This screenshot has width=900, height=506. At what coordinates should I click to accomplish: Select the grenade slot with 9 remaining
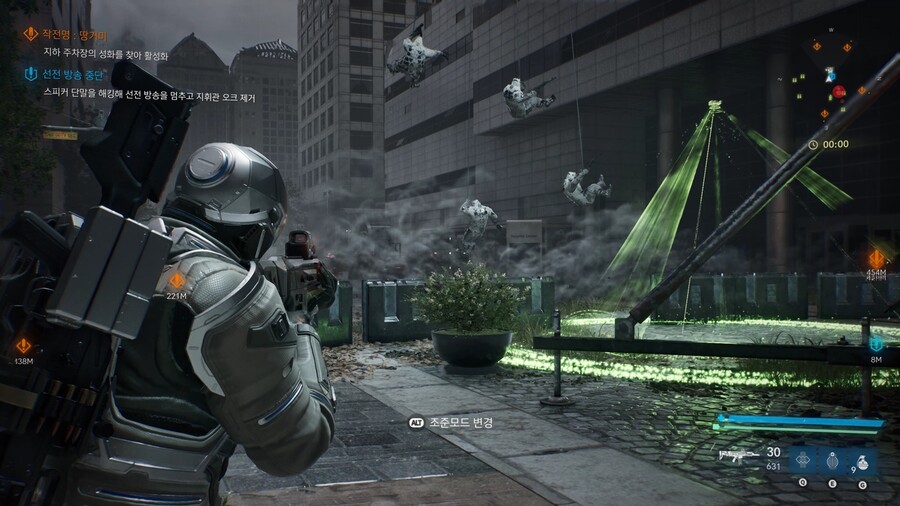point(861,461)
